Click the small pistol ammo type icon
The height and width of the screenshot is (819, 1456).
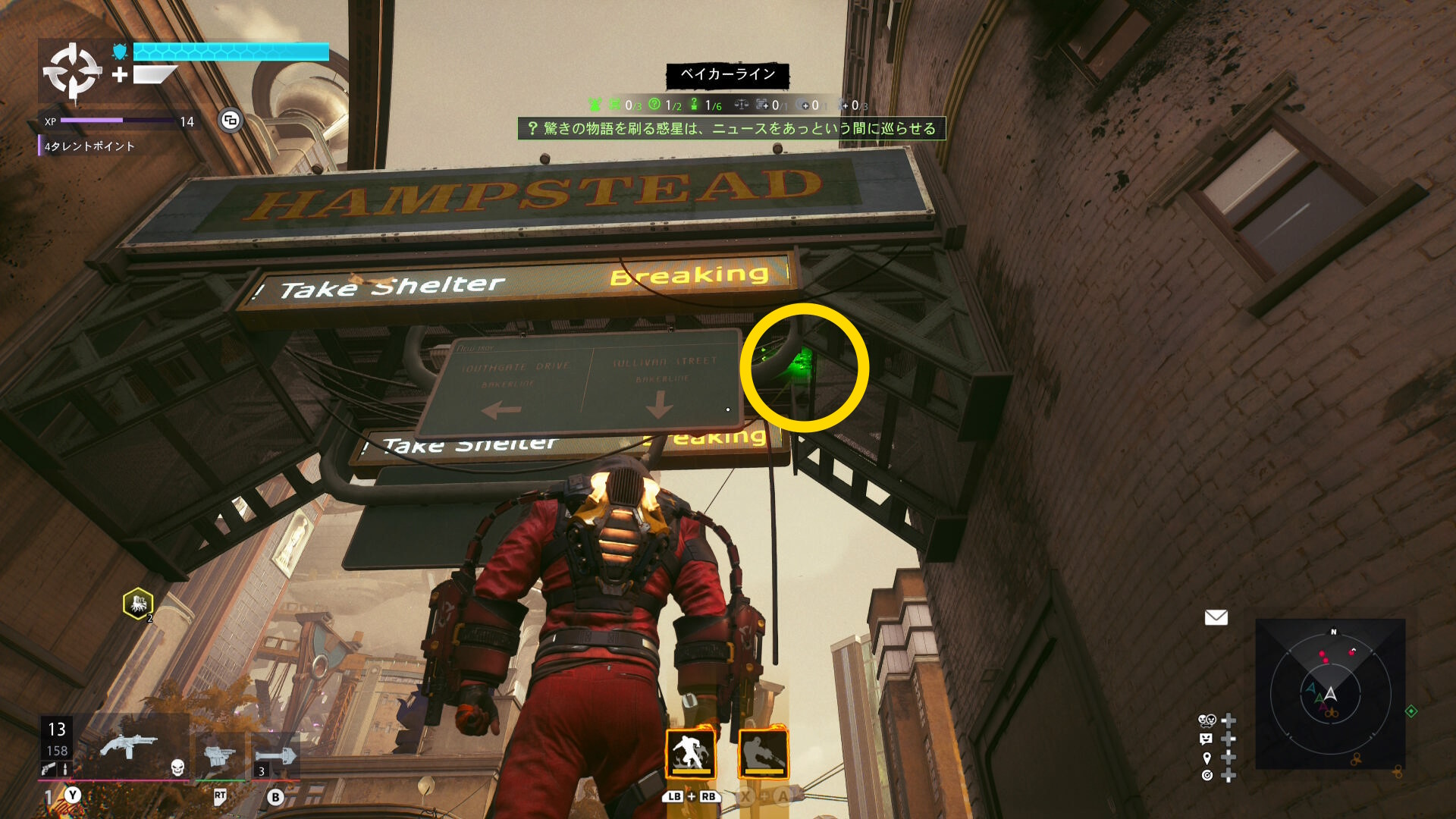point(49,770)
